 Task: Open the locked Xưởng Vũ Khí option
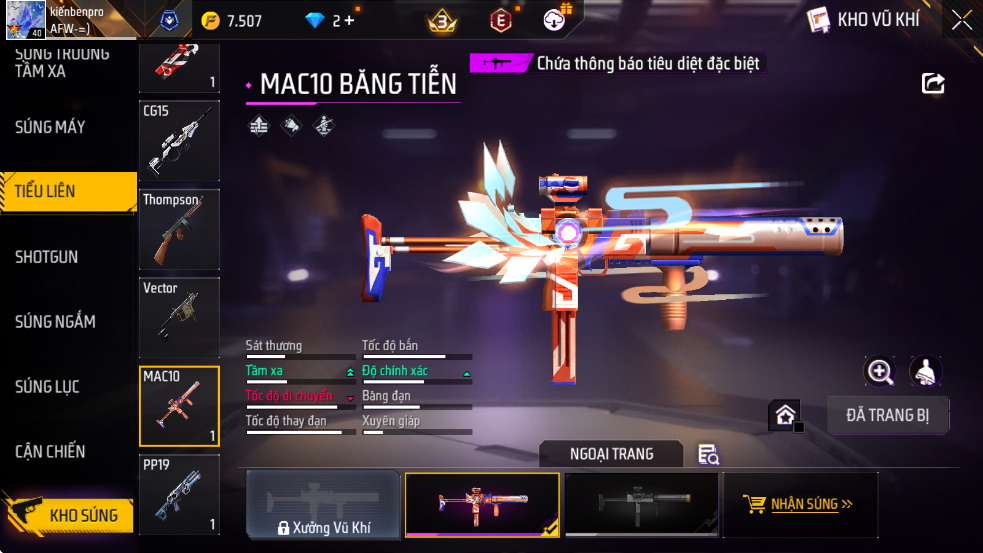click(324, 505)
